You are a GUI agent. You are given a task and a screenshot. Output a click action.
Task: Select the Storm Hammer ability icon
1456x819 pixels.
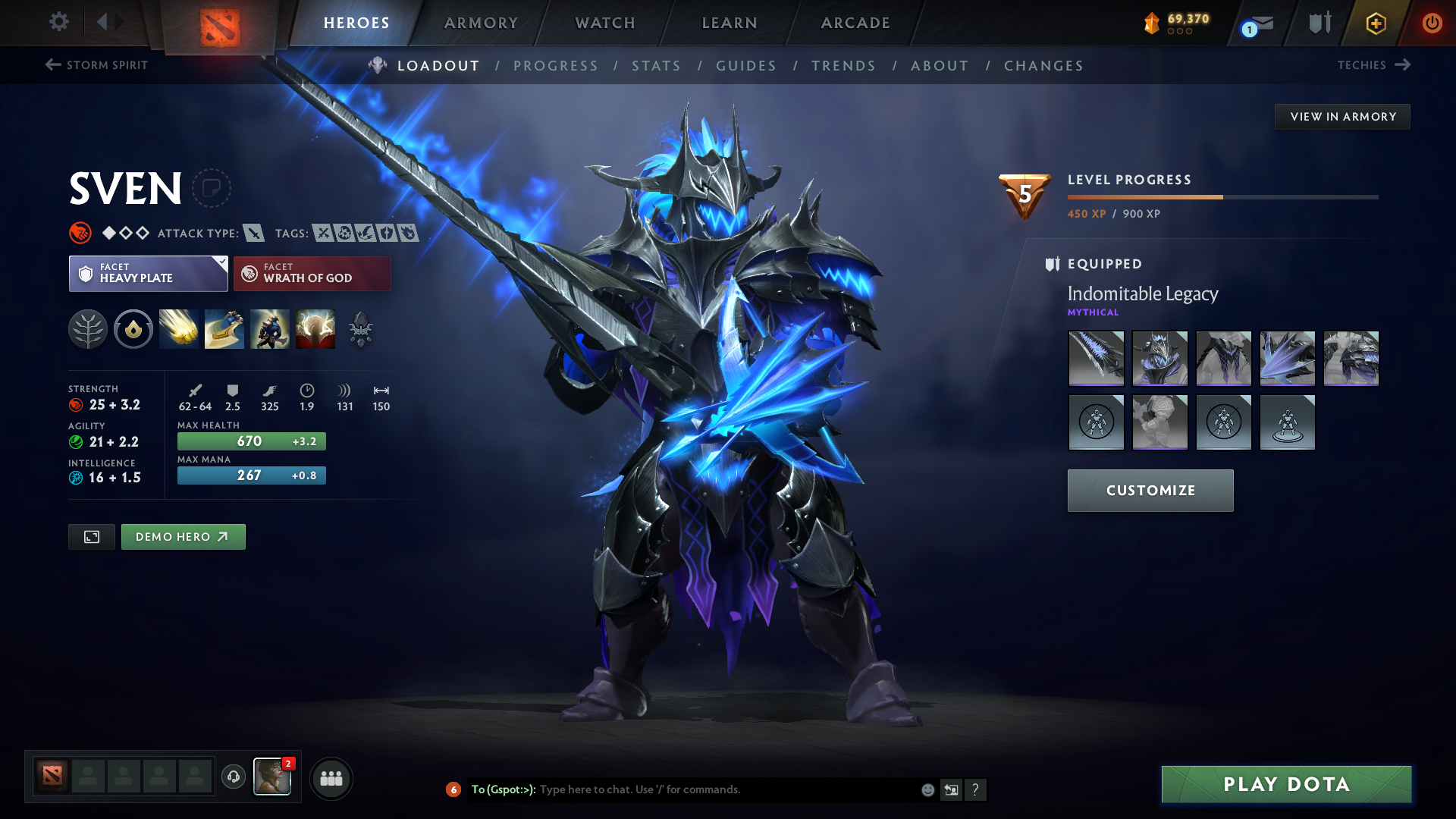(178, 328)
